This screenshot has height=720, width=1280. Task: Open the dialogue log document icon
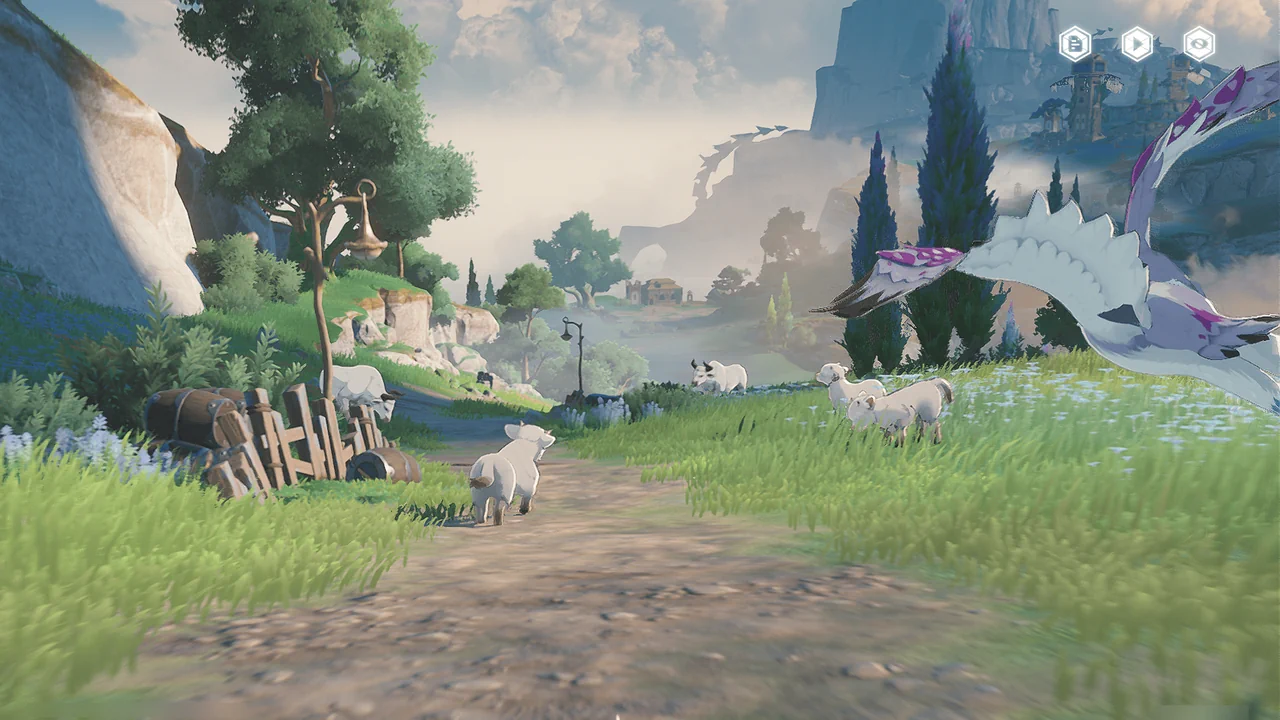click(1075, 43)
